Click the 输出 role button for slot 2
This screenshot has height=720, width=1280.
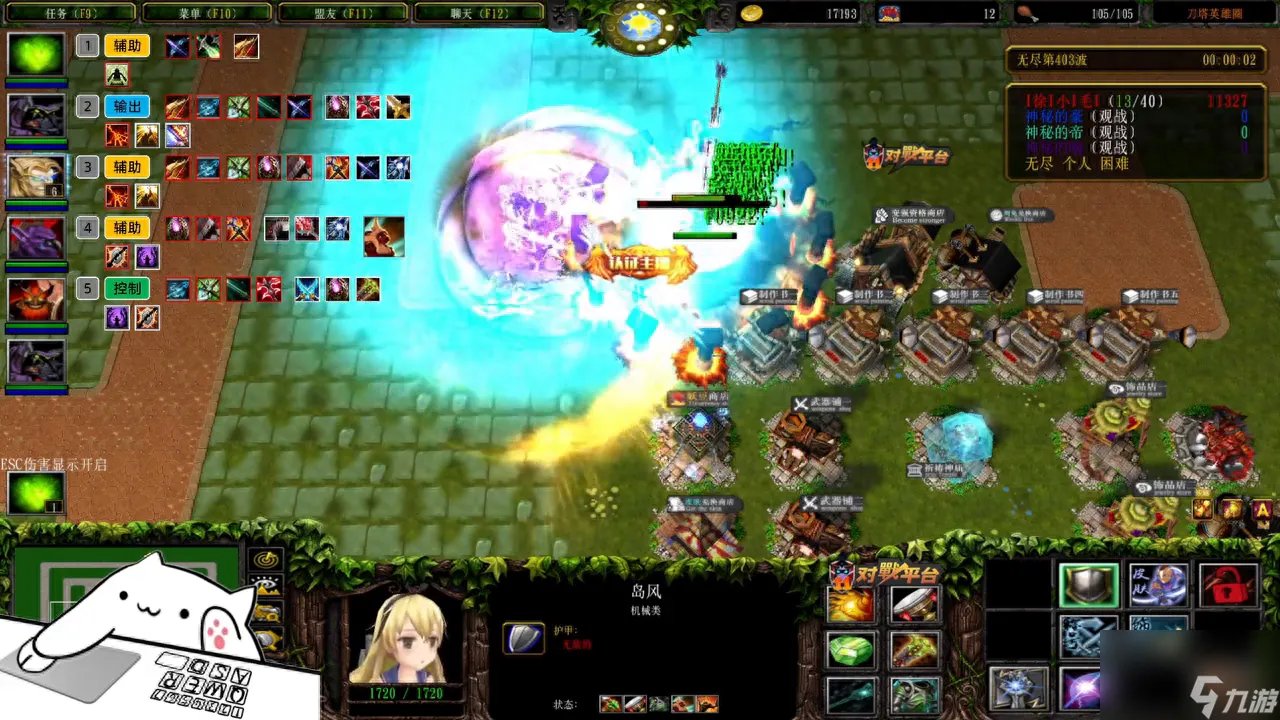[126, 107]
